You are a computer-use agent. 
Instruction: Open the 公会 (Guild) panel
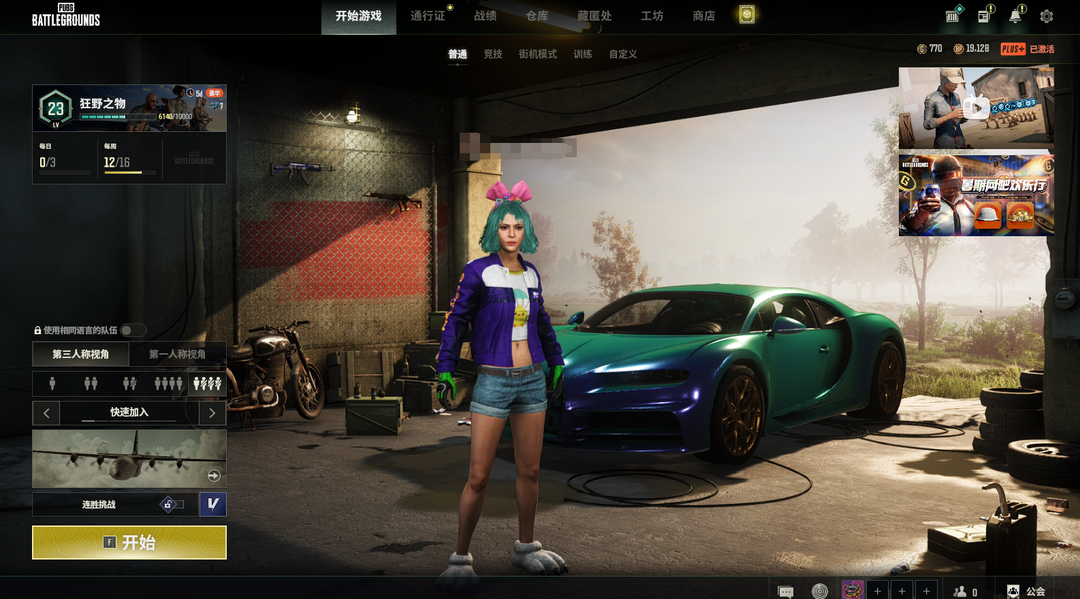(x=1026, y=591)
